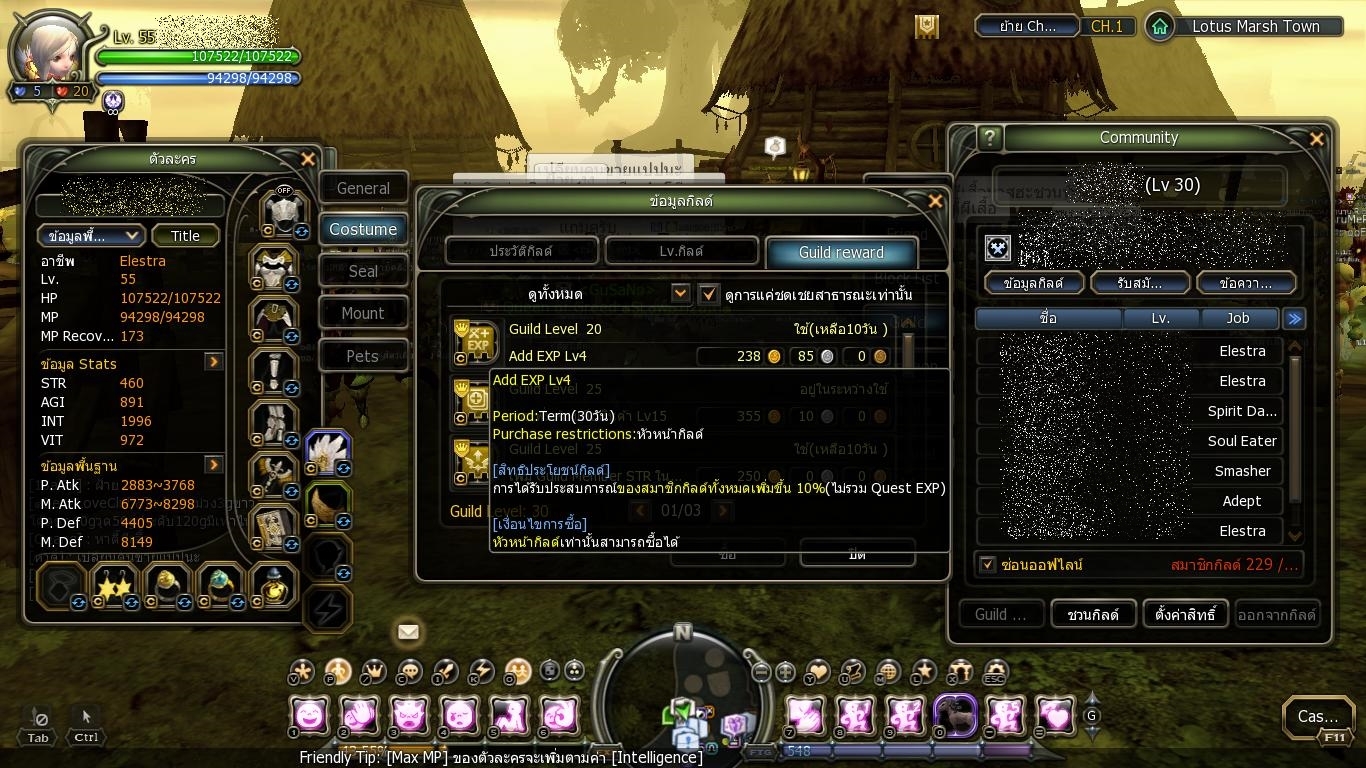This screenshot has height=768, width=1366.
Task: Close the guild info window
Action: pos(935,201)
